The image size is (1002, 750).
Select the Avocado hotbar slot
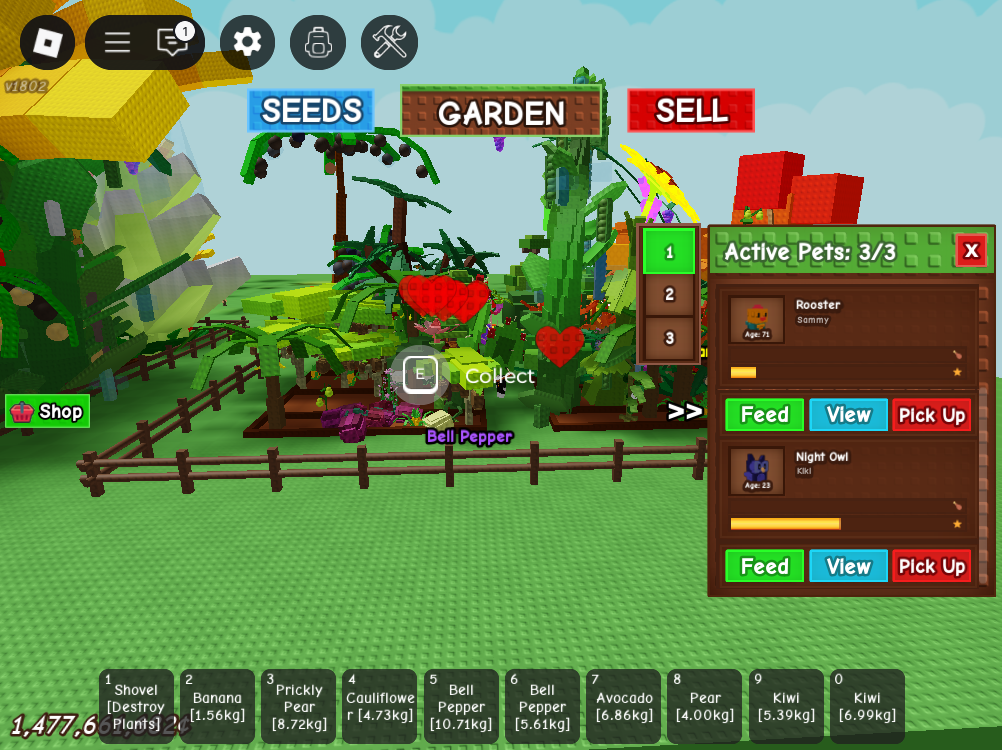623,706
